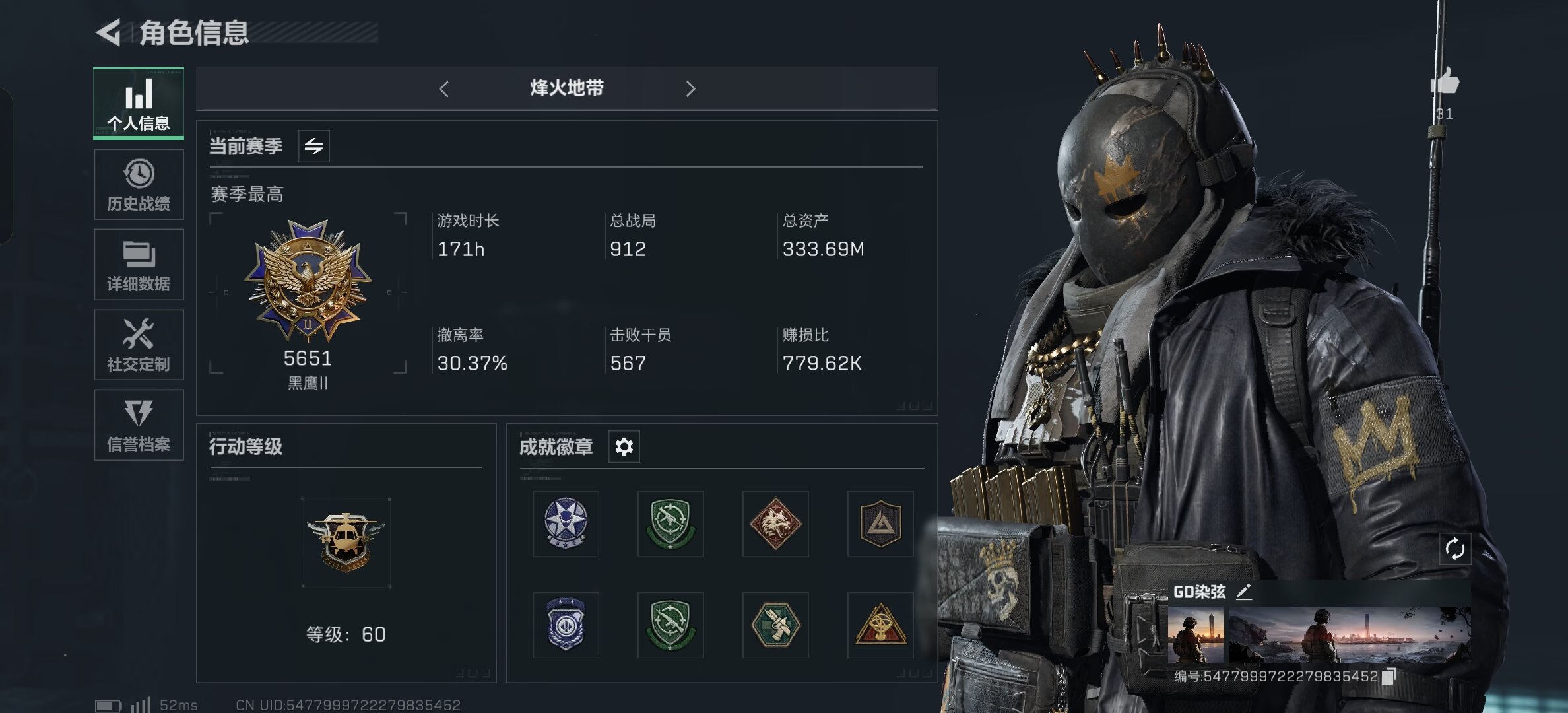Open the 社交定制 customization panel

coord(139,345)
